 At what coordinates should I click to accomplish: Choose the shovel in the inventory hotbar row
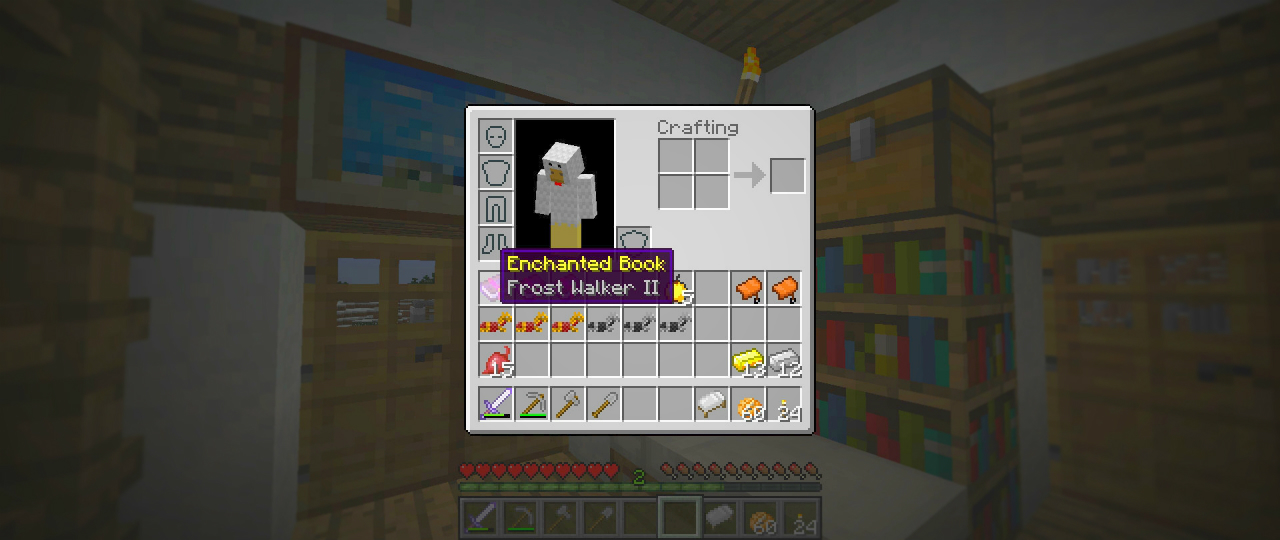click(x=604, y=405)
